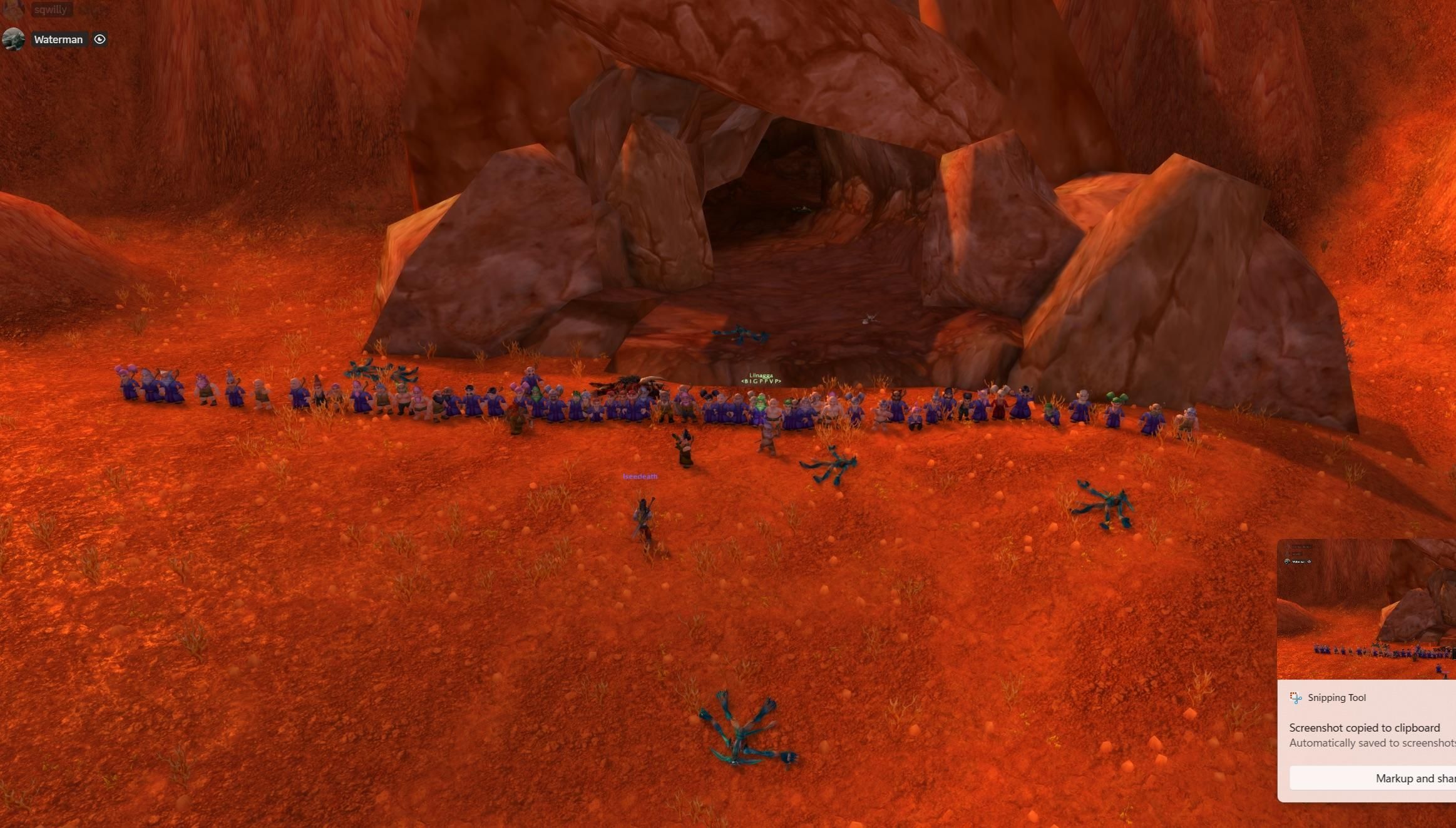1456x828 pixels.
Task: Toggle the eye visibility icon beside Waterman
Action: [x=100, y=39]
